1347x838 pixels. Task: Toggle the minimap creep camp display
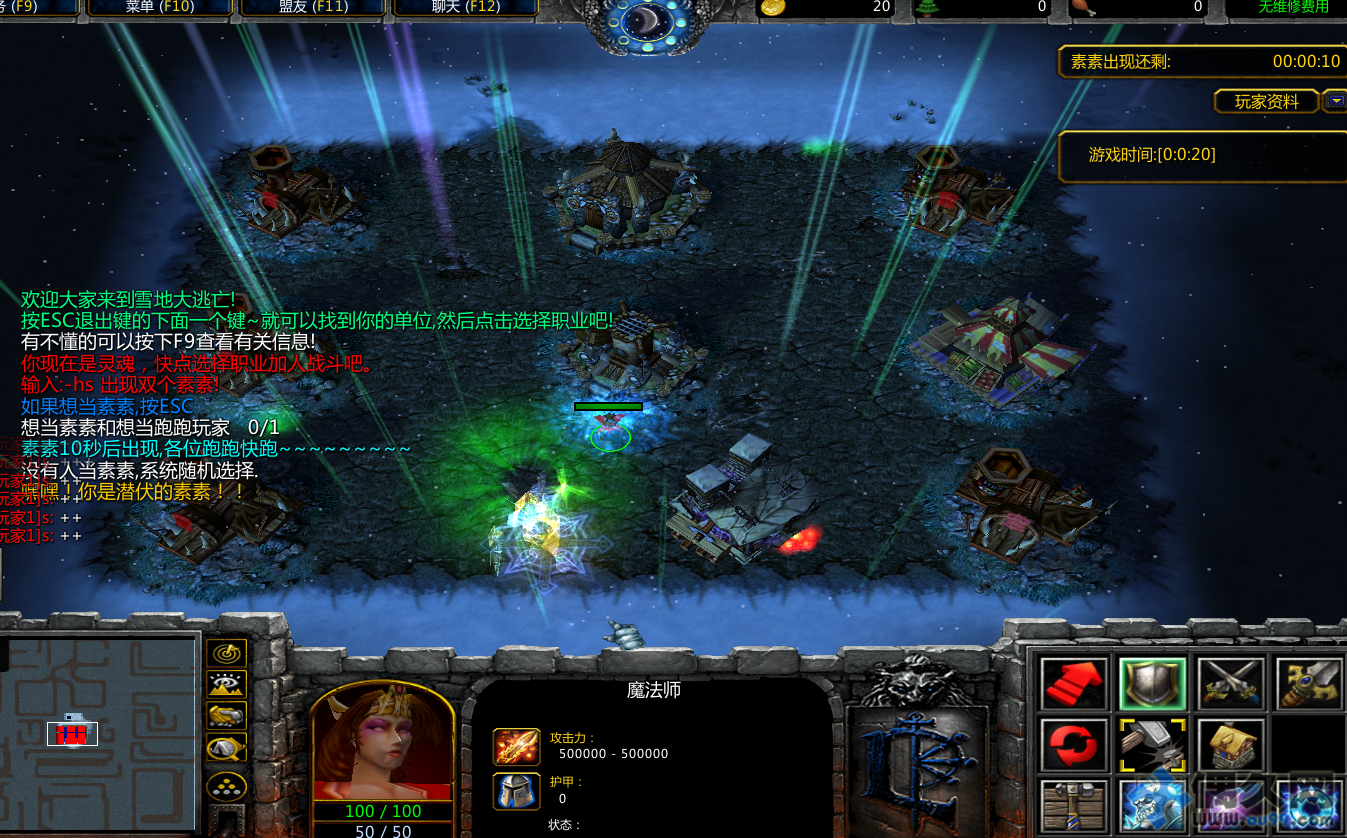coord(226,748)
